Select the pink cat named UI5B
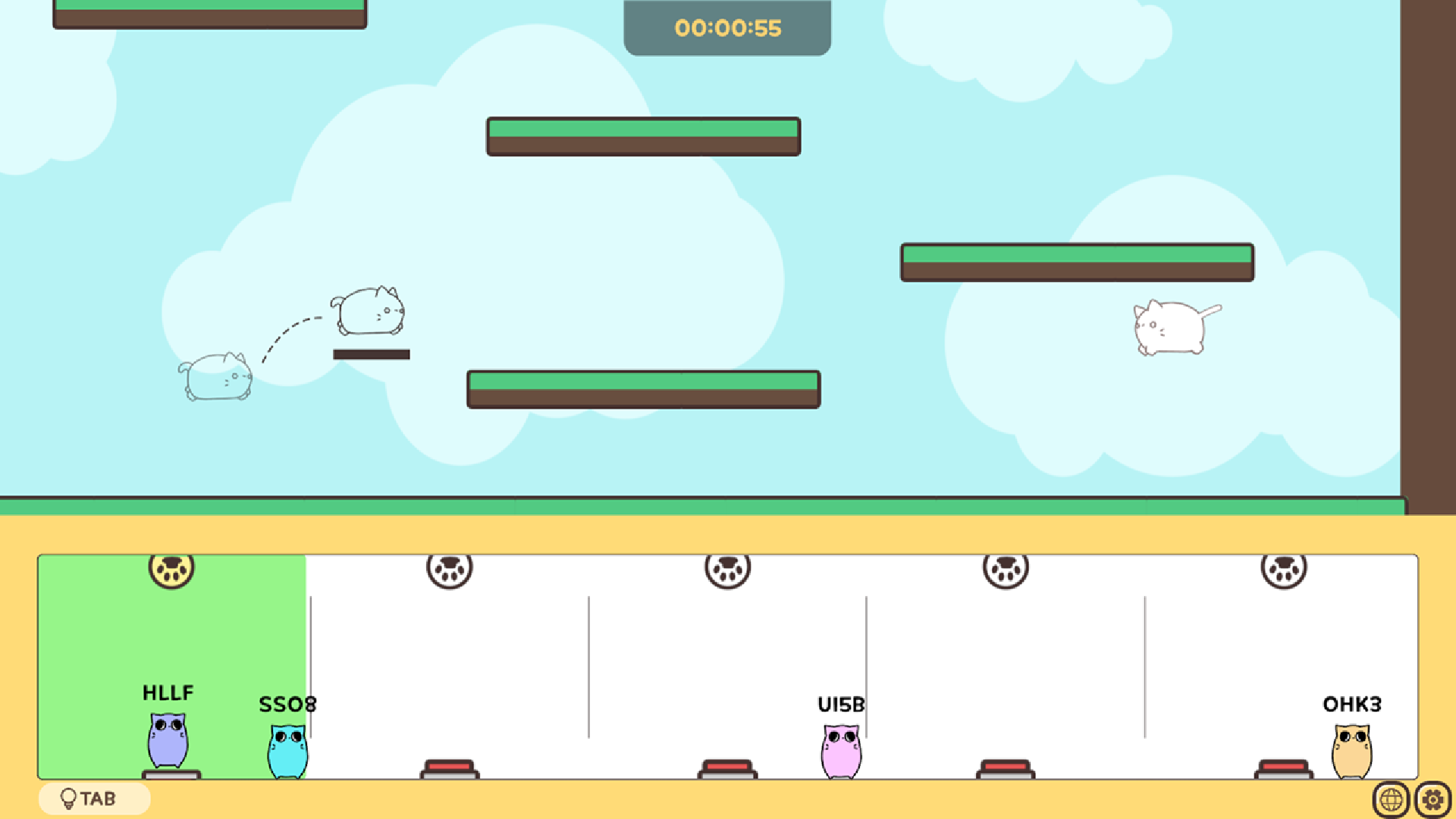This screenshot has width=1456, height=819. coord(841,753)
